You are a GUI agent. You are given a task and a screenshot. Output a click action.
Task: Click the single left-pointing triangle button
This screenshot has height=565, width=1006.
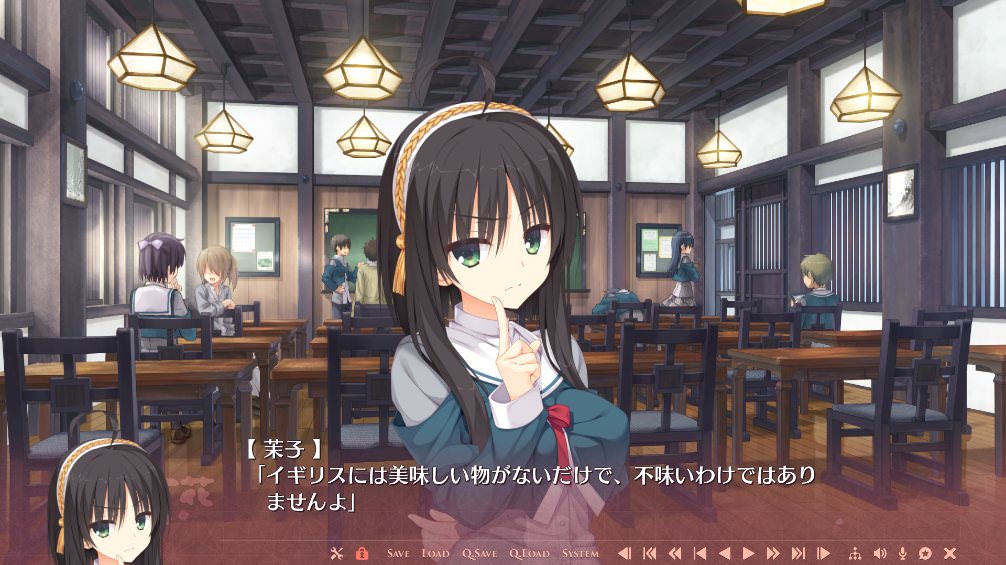724,553
